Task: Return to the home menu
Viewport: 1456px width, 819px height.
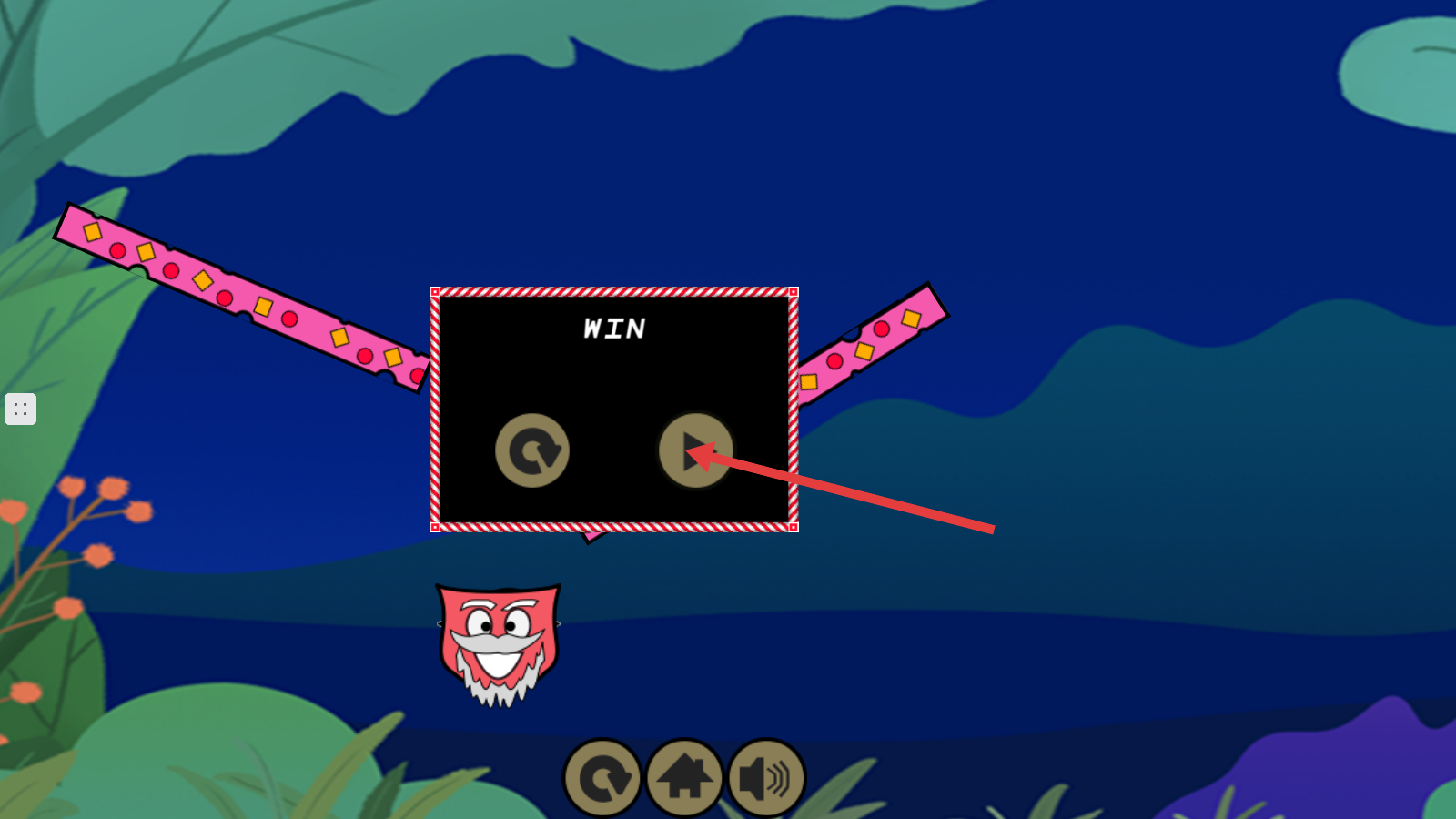Action: tap(684, 778)
